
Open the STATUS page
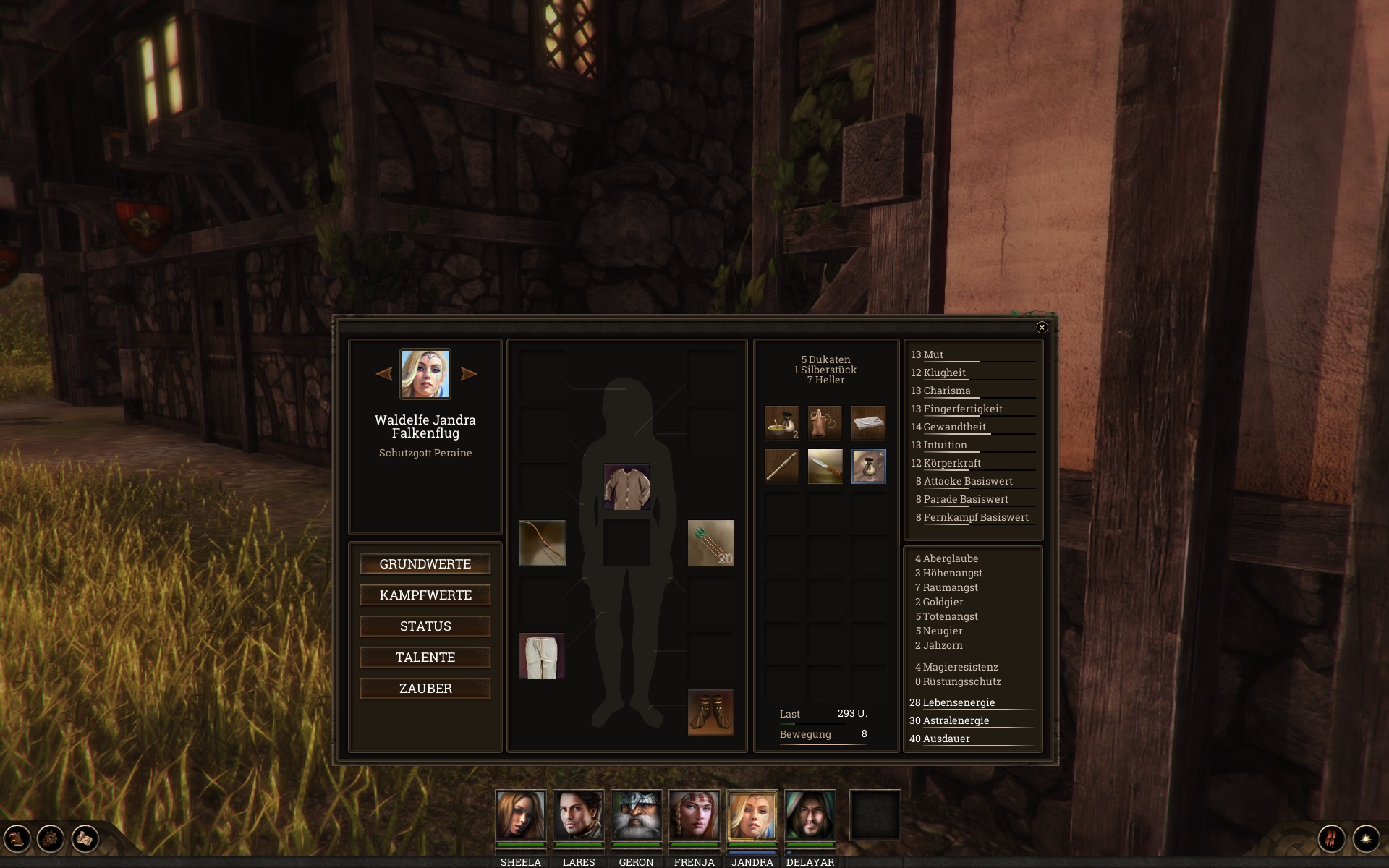[425, 626]
